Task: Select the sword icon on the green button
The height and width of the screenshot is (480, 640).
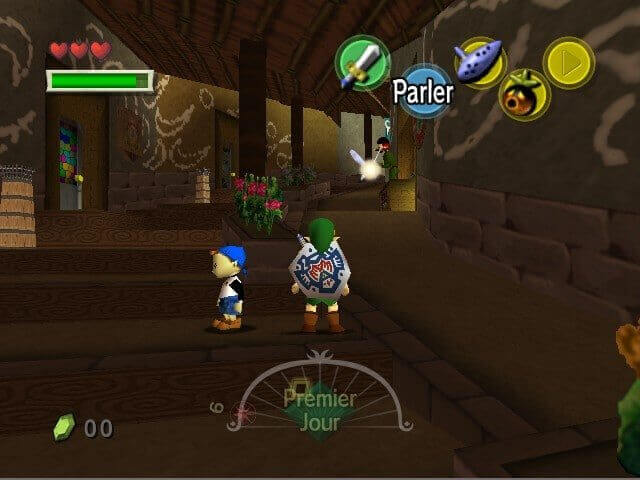Action: (362, 62)
